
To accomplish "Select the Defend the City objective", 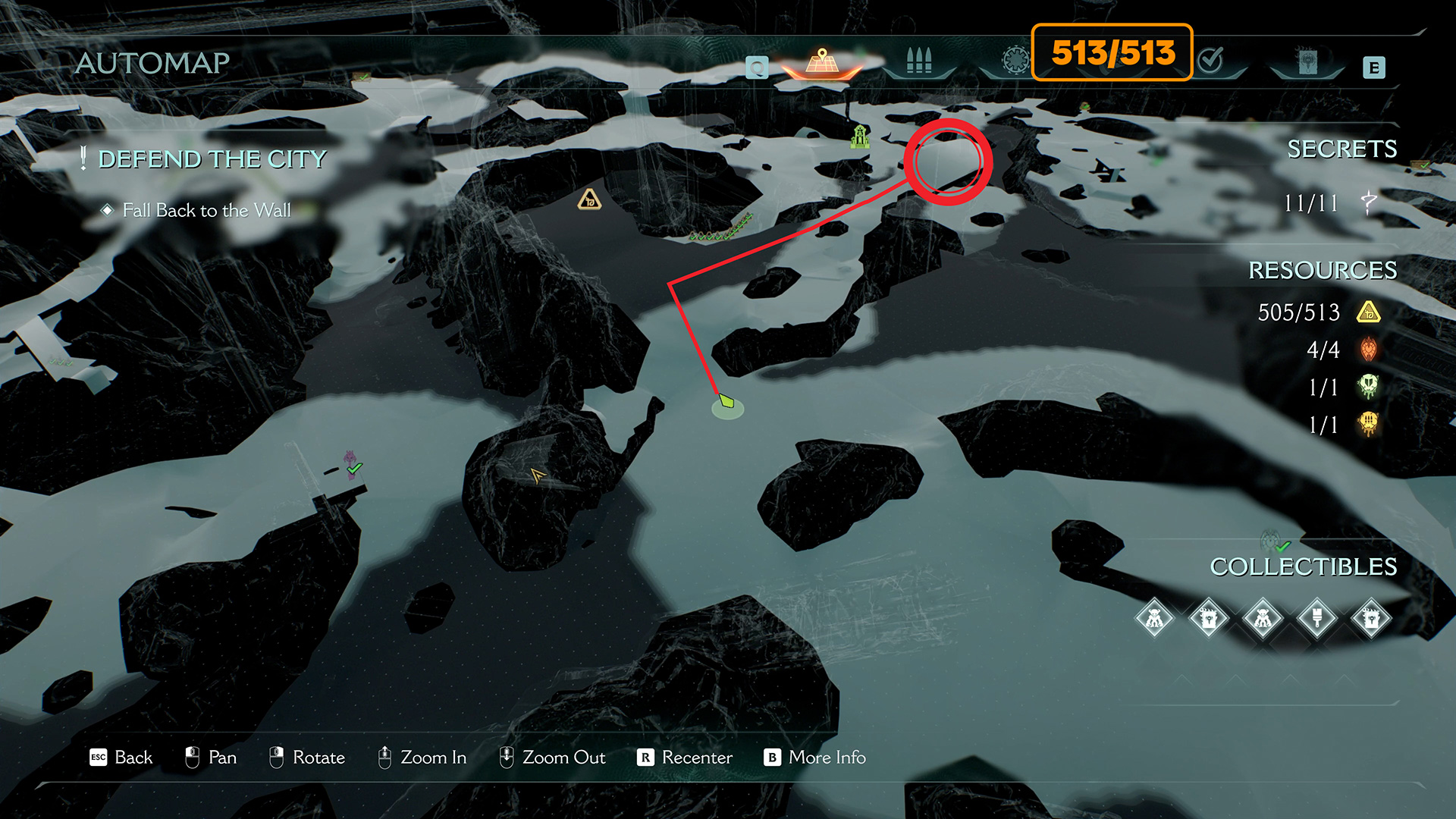I will click(x=212, y=159).
